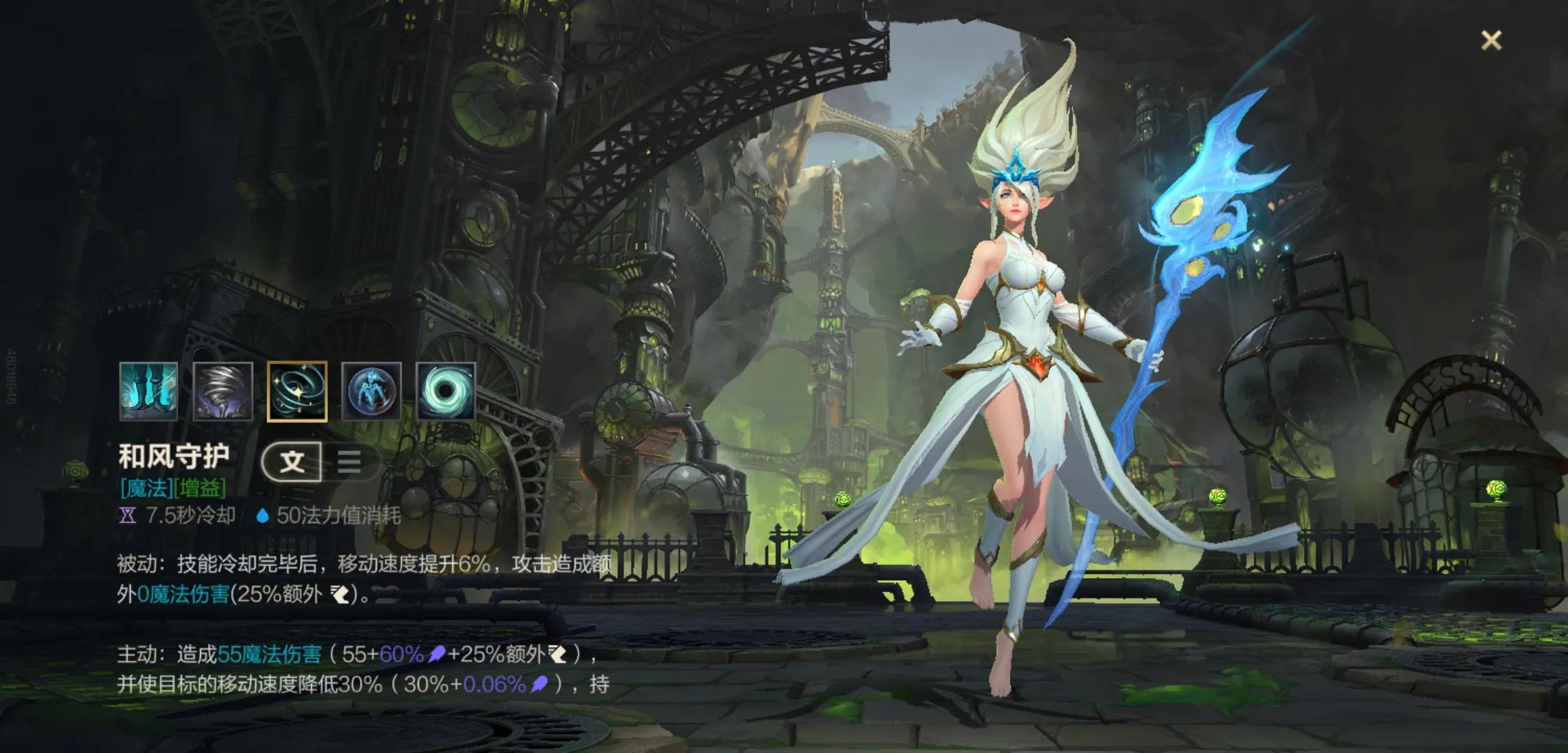The width and height of the screenshot is (1568, 753).
Task: Switch to text description view
Action: [292, 462]
